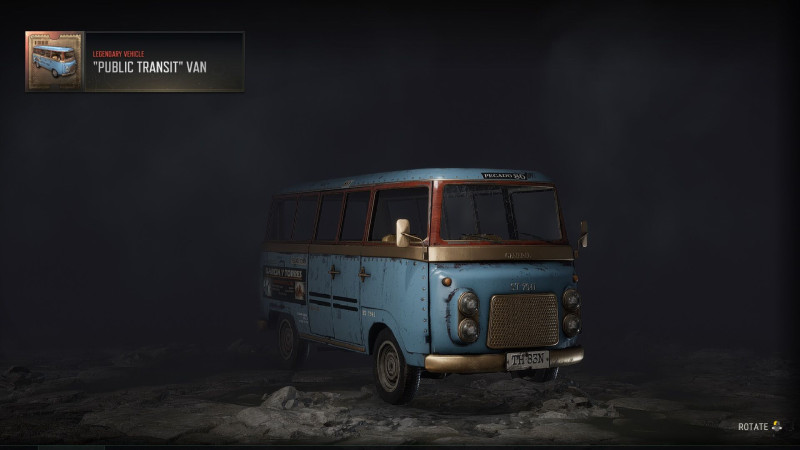Select the "Public Transit" Van thumbnail
Image resolution: width=800 pixels, height=450 pixels.
coord(55,61)
